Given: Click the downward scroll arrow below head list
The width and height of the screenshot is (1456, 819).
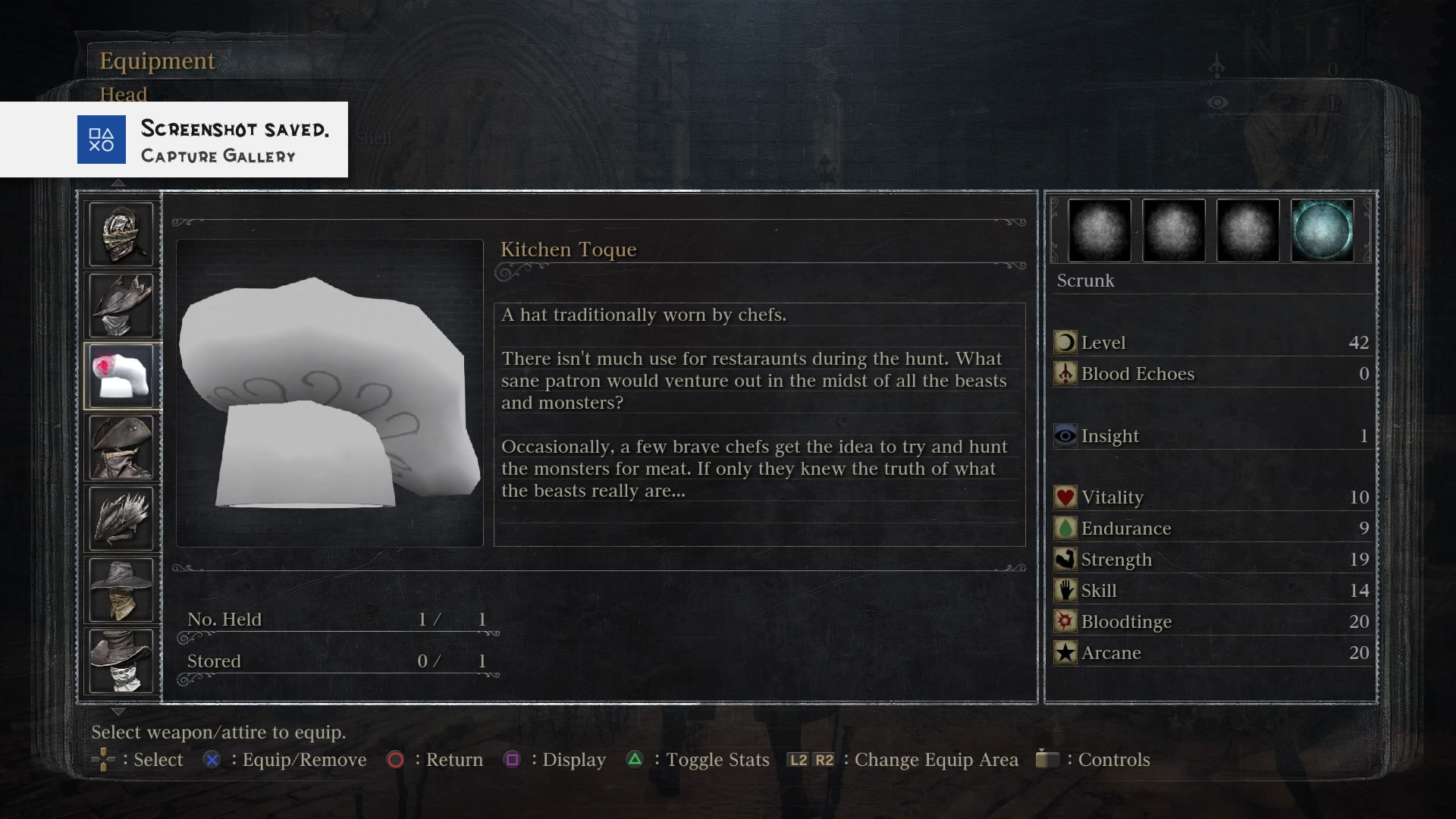Looking at the screenshot, I should point(118,711).
